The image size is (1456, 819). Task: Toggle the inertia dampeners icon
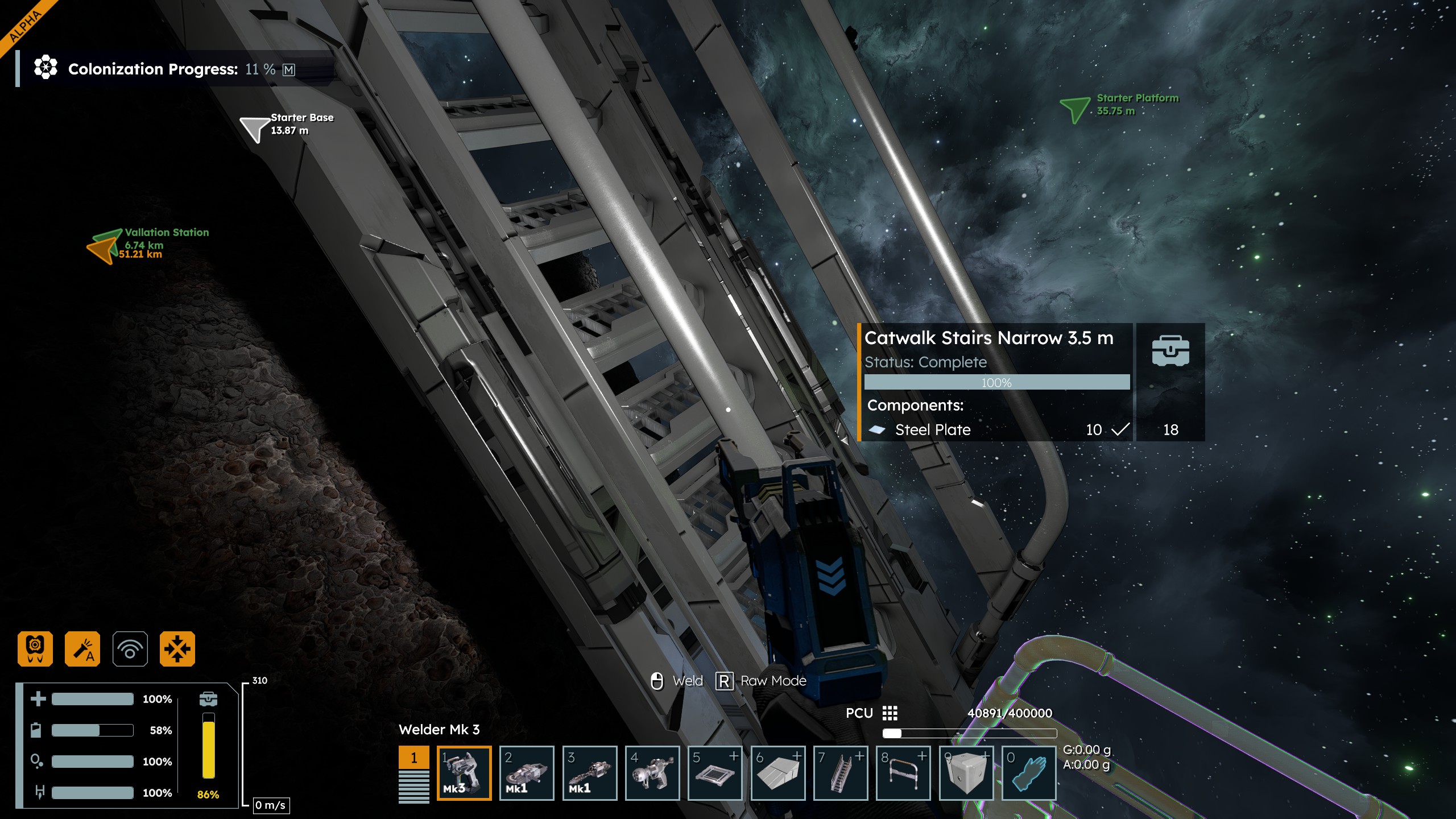pos(177,648)
